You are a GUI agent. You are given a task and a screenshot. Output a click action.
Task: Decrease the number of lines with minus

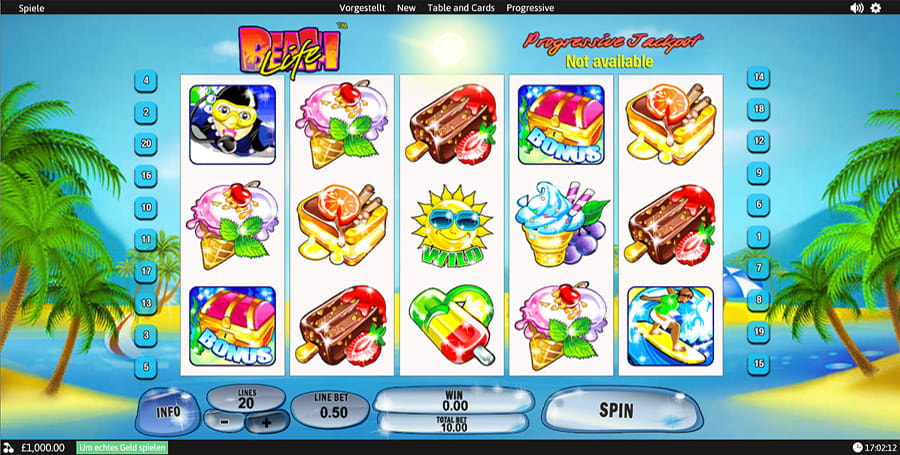[x=226, y=423]
